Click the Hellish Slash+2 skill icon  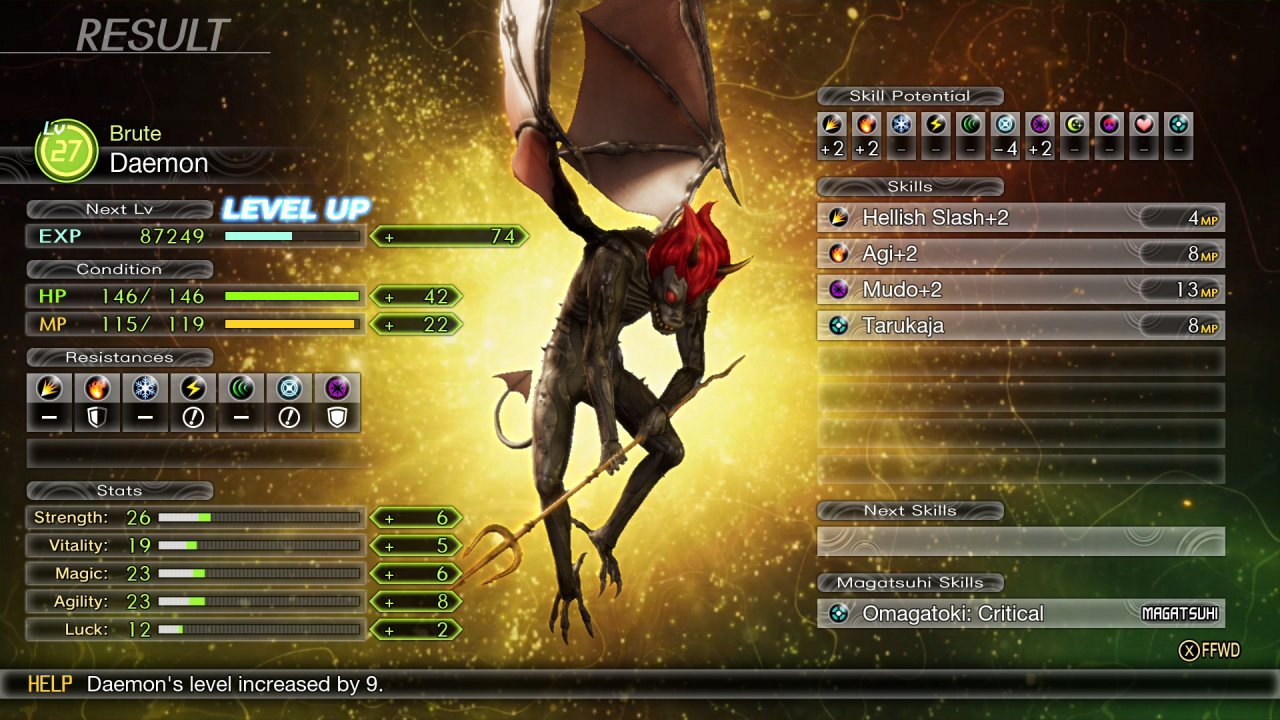(x=838, y=217)
